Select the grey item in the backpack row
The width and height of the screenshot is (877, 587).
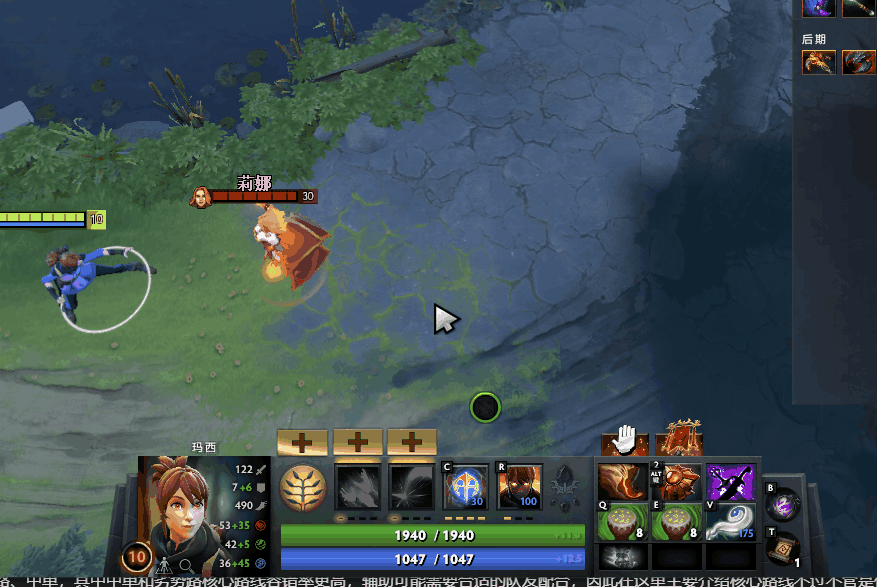click(621, 559)
